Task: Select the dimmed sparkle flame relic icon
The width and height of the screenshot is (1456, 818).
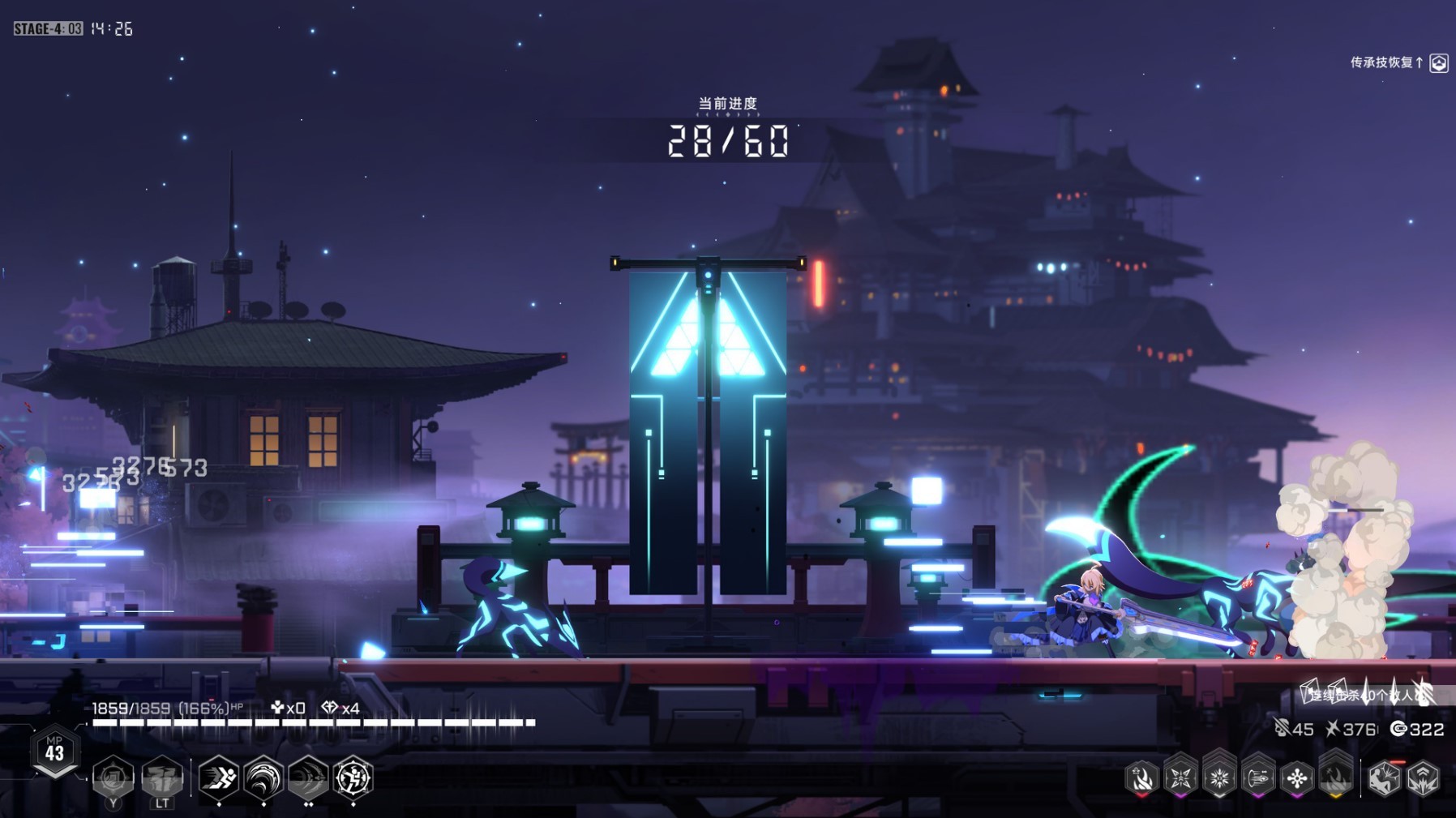Action: click(x=1336, y=777)
